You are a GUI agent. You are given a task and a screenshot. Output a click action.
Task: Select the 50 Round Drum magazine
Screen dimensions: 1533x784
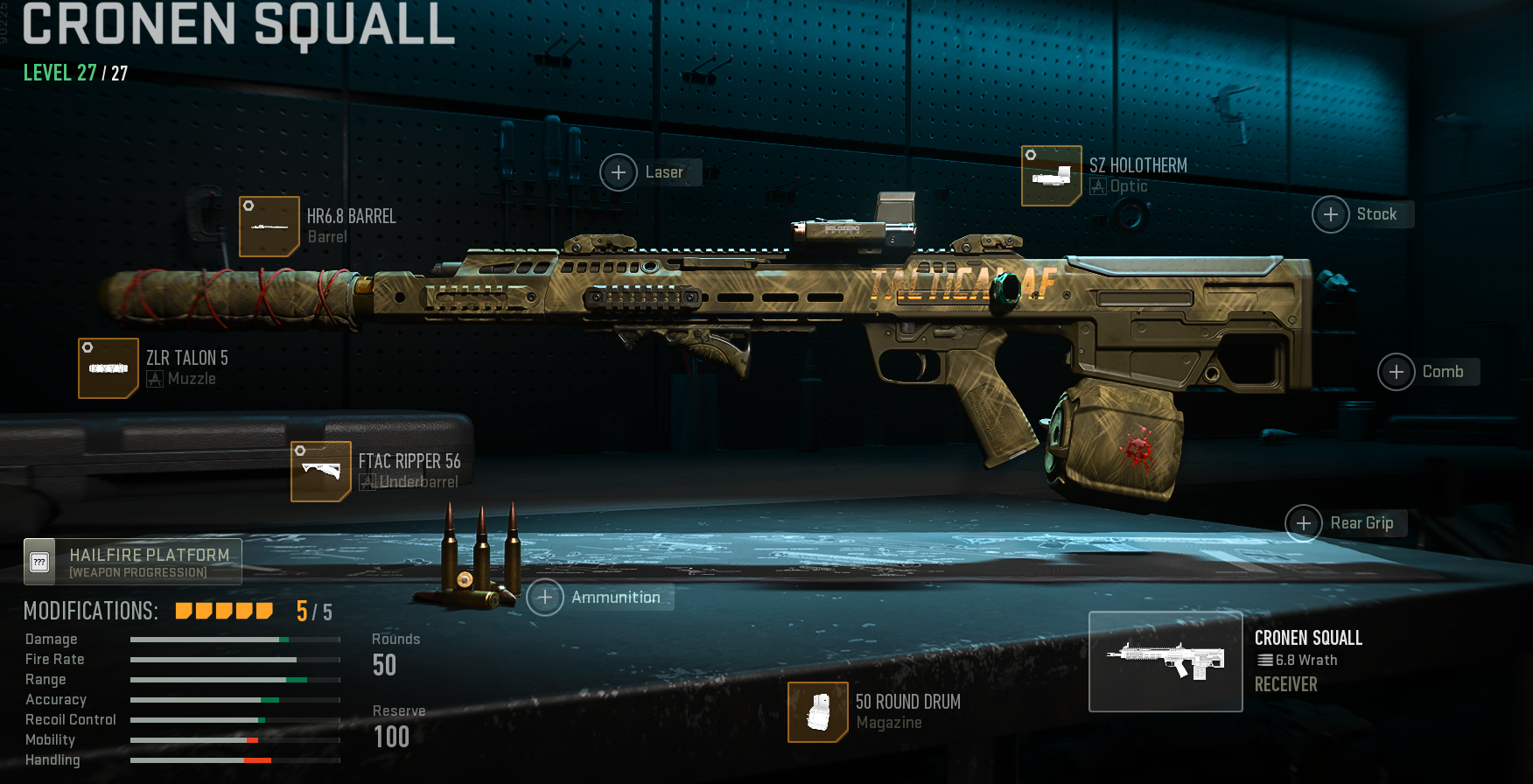818,712
